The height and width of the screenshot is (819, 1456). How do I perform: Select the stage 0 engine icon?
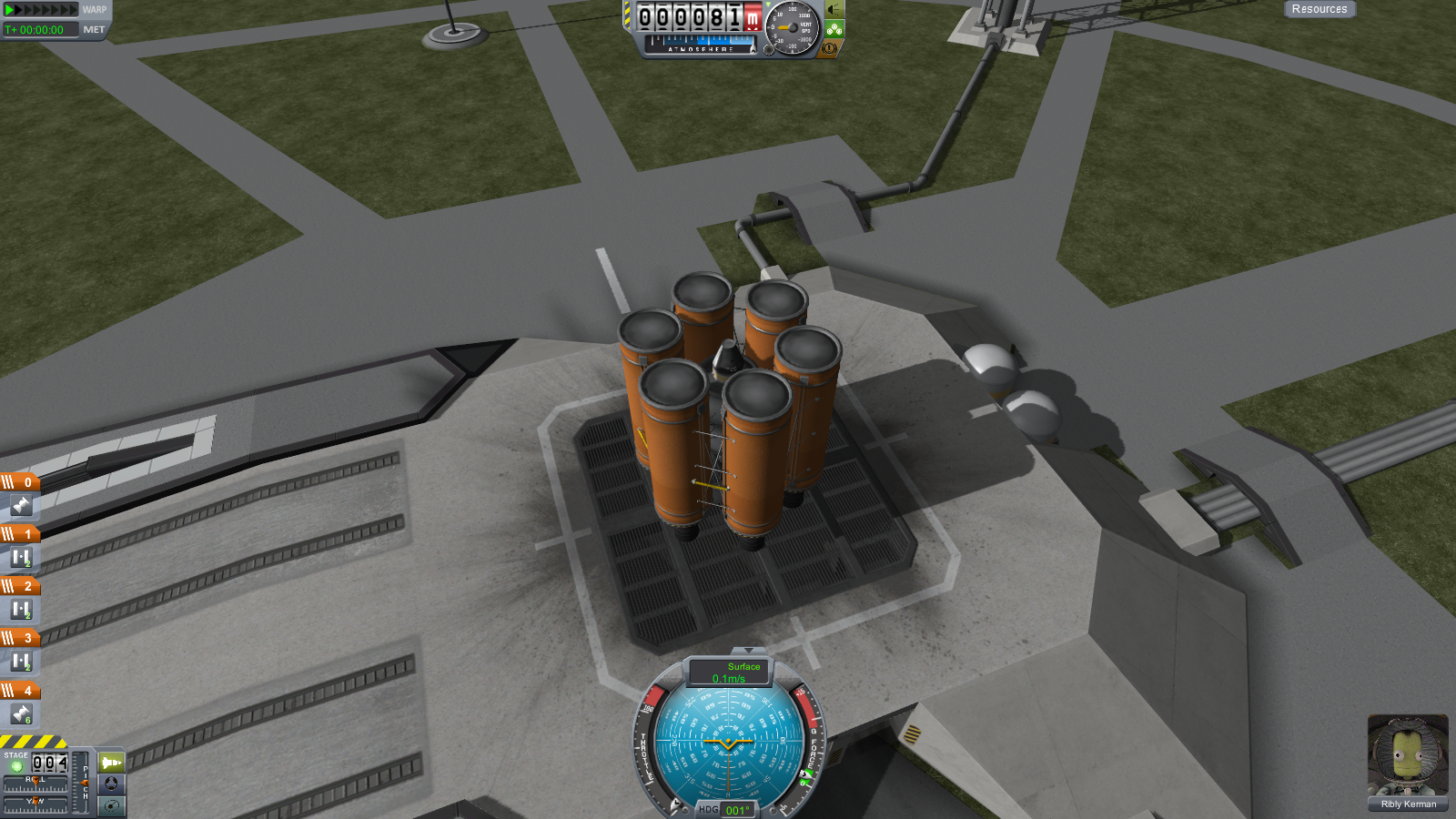[21, 505]
